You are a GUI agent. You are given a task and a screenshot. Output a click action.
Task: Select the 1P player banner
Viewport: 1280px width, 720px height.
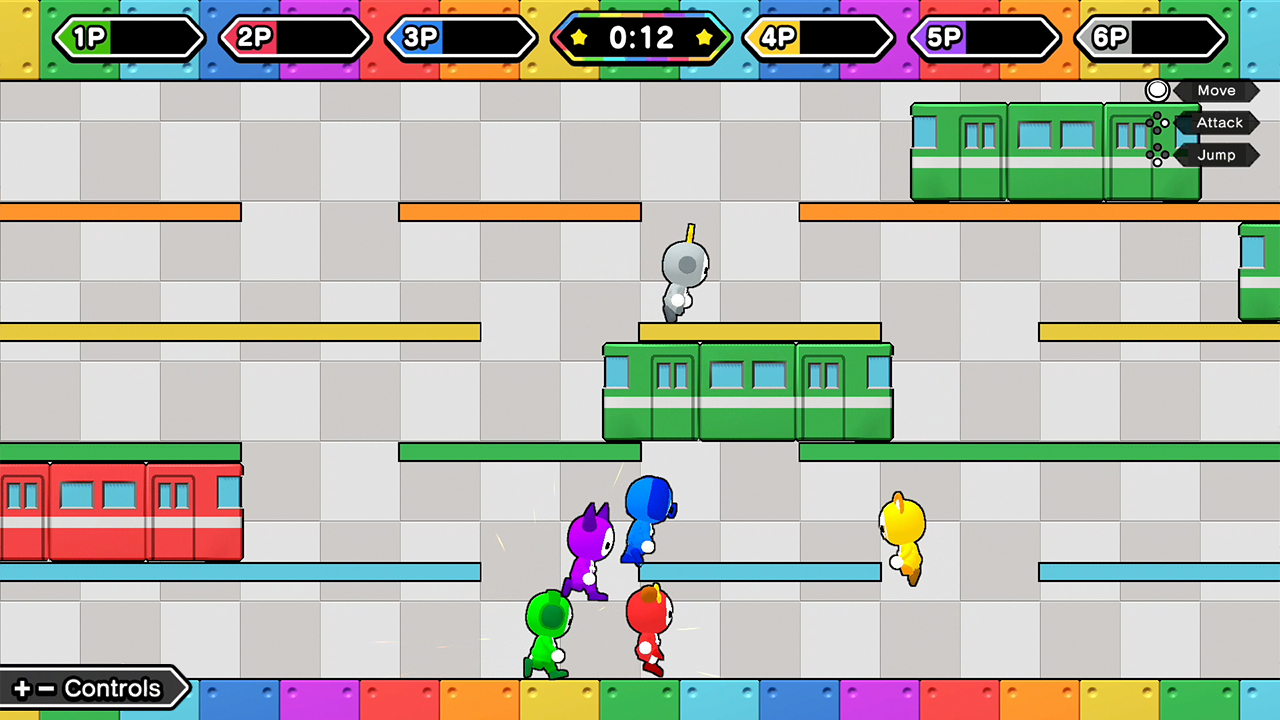tap(128, 39)
